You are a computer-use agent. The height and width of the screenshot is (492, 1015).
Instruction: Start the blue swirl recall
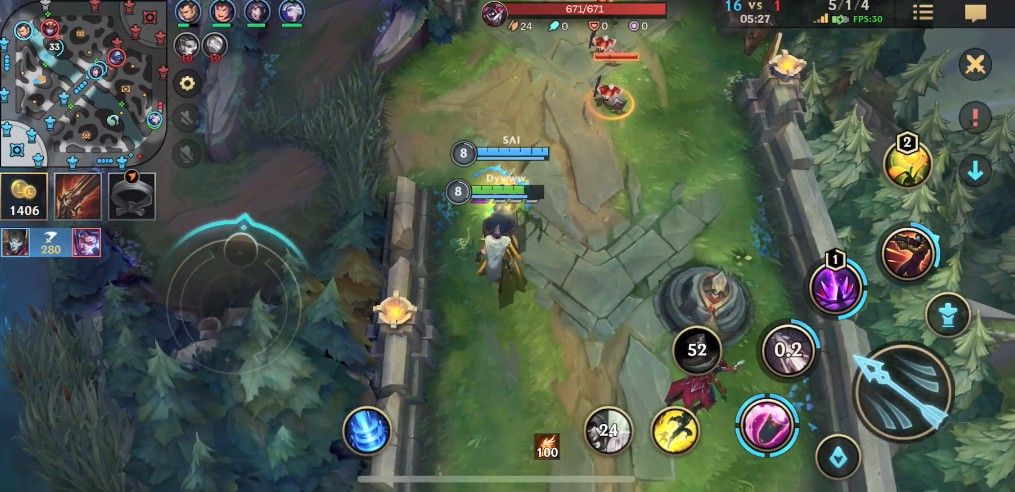(x=366, y=431)
